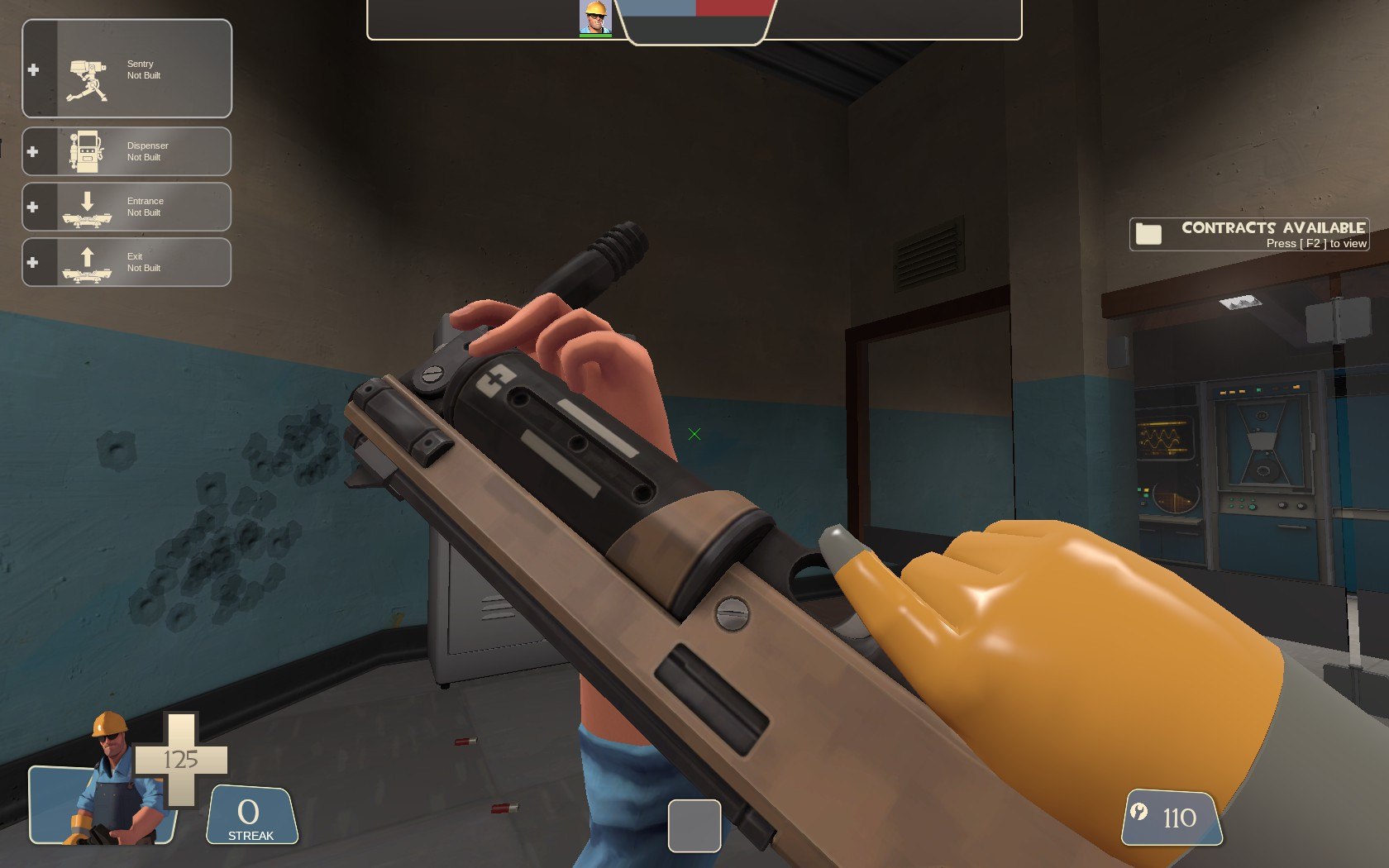Expand the Entrance build slot
Screen dimensions: 1389x868
tap(33, 207)
